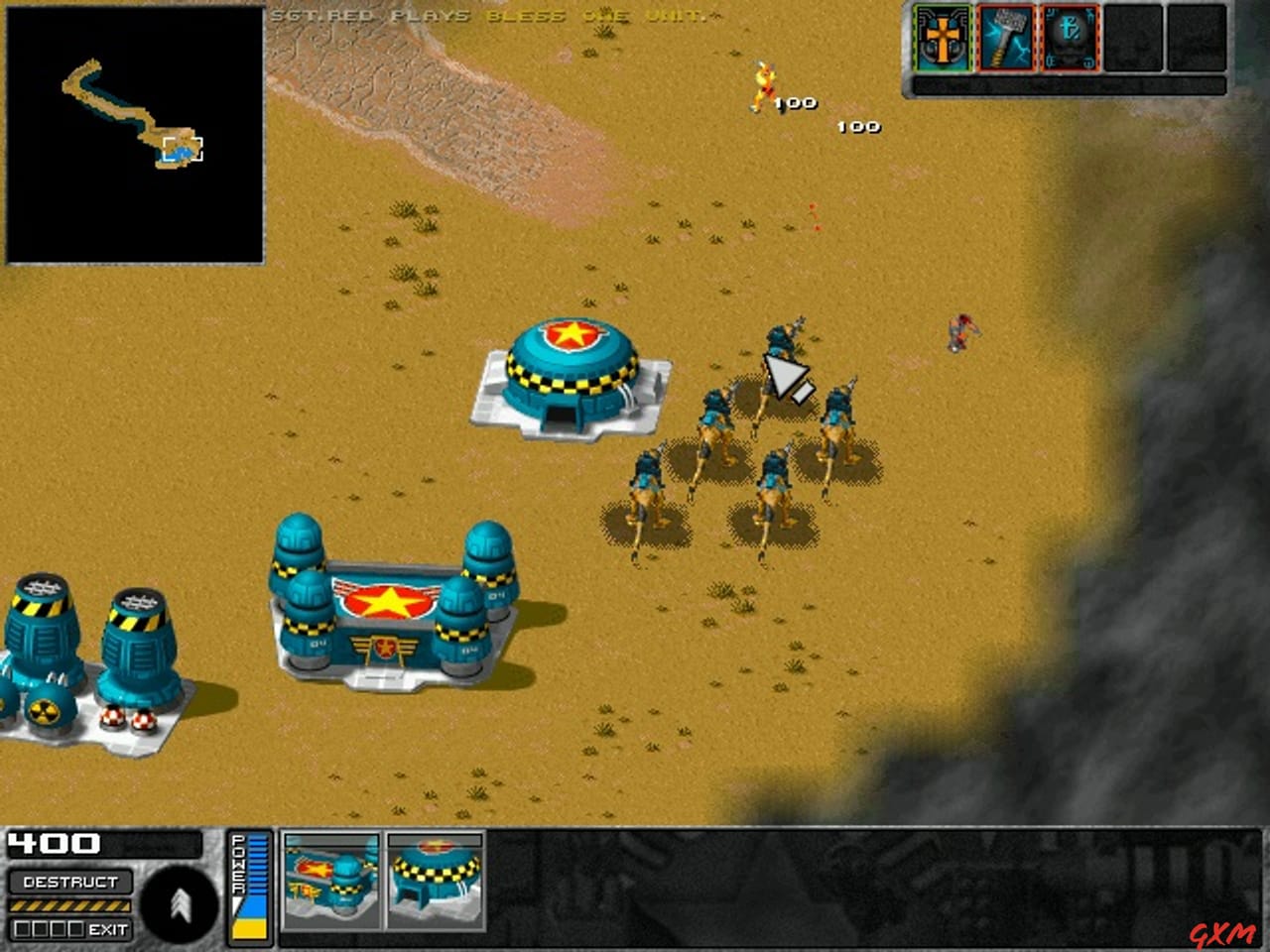This screenshot has height=952, width=1270.
Task: Click the yellow striped progress bar under DESTRUCT
Action: click(x=69, y=906)
